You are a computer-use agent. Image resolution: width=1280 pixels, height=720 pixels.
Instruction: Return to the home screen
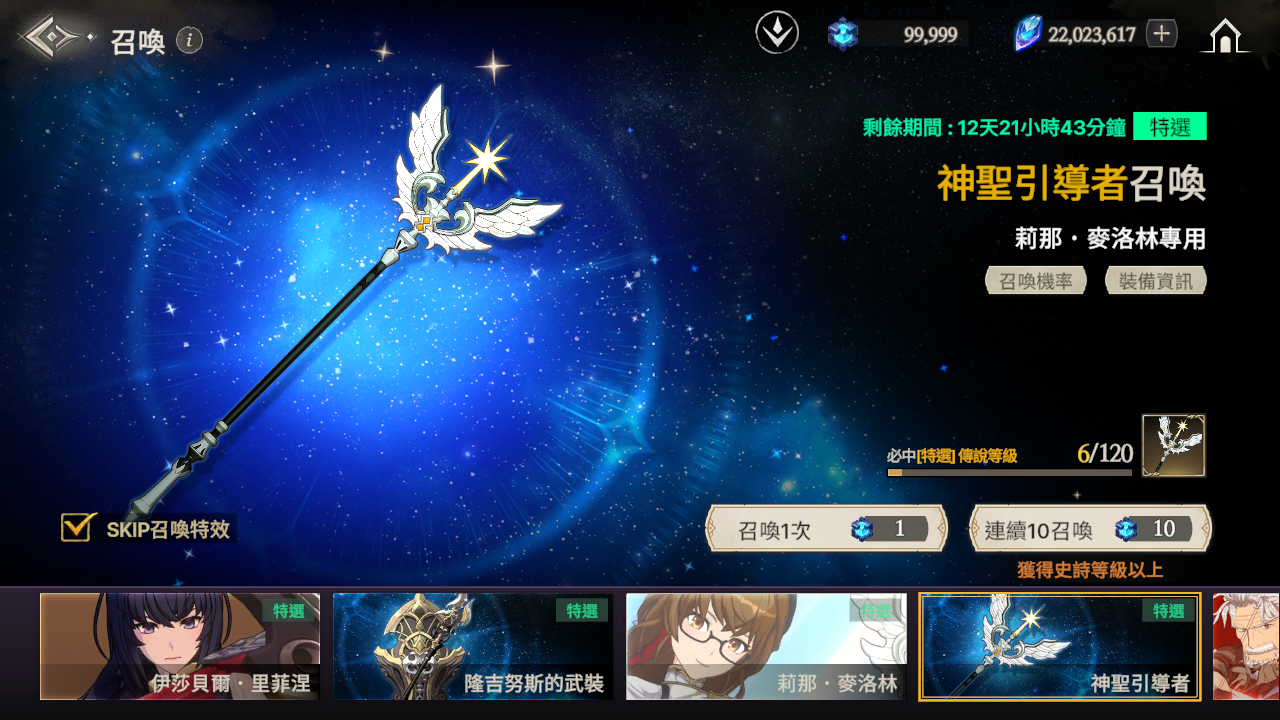(1225, 36)
